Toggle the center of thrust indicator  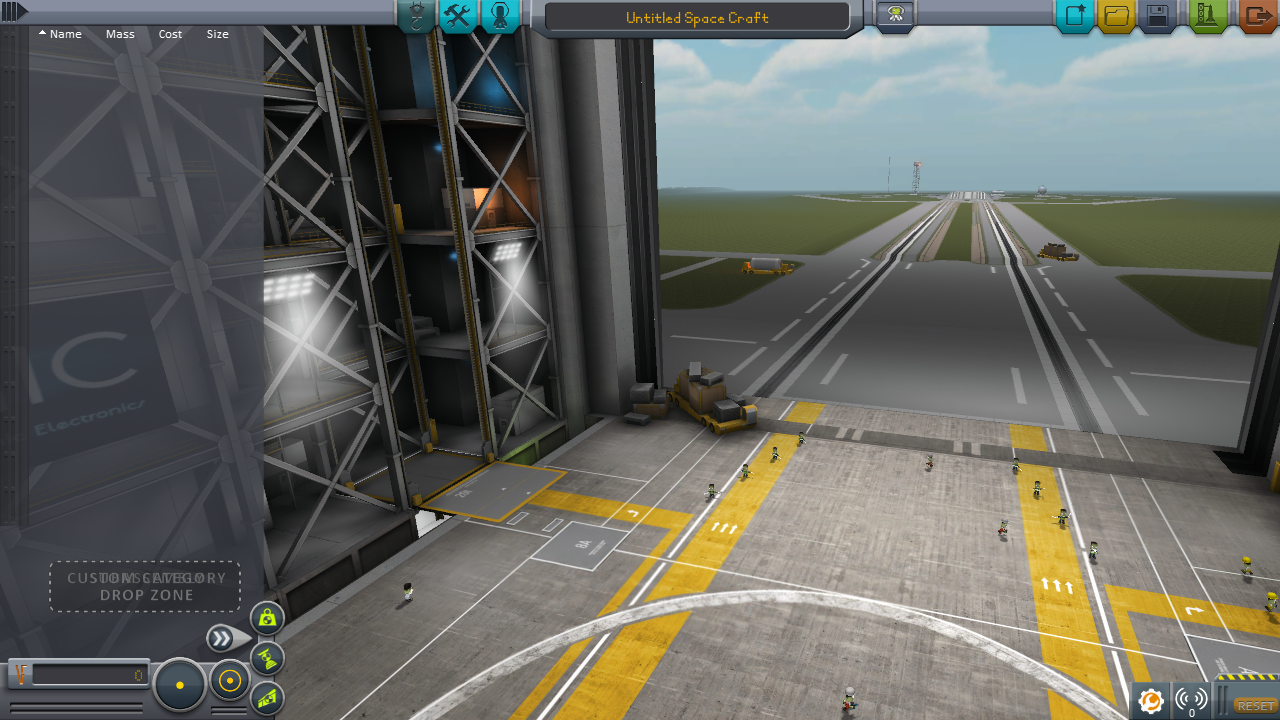click(x=267, y=658)
